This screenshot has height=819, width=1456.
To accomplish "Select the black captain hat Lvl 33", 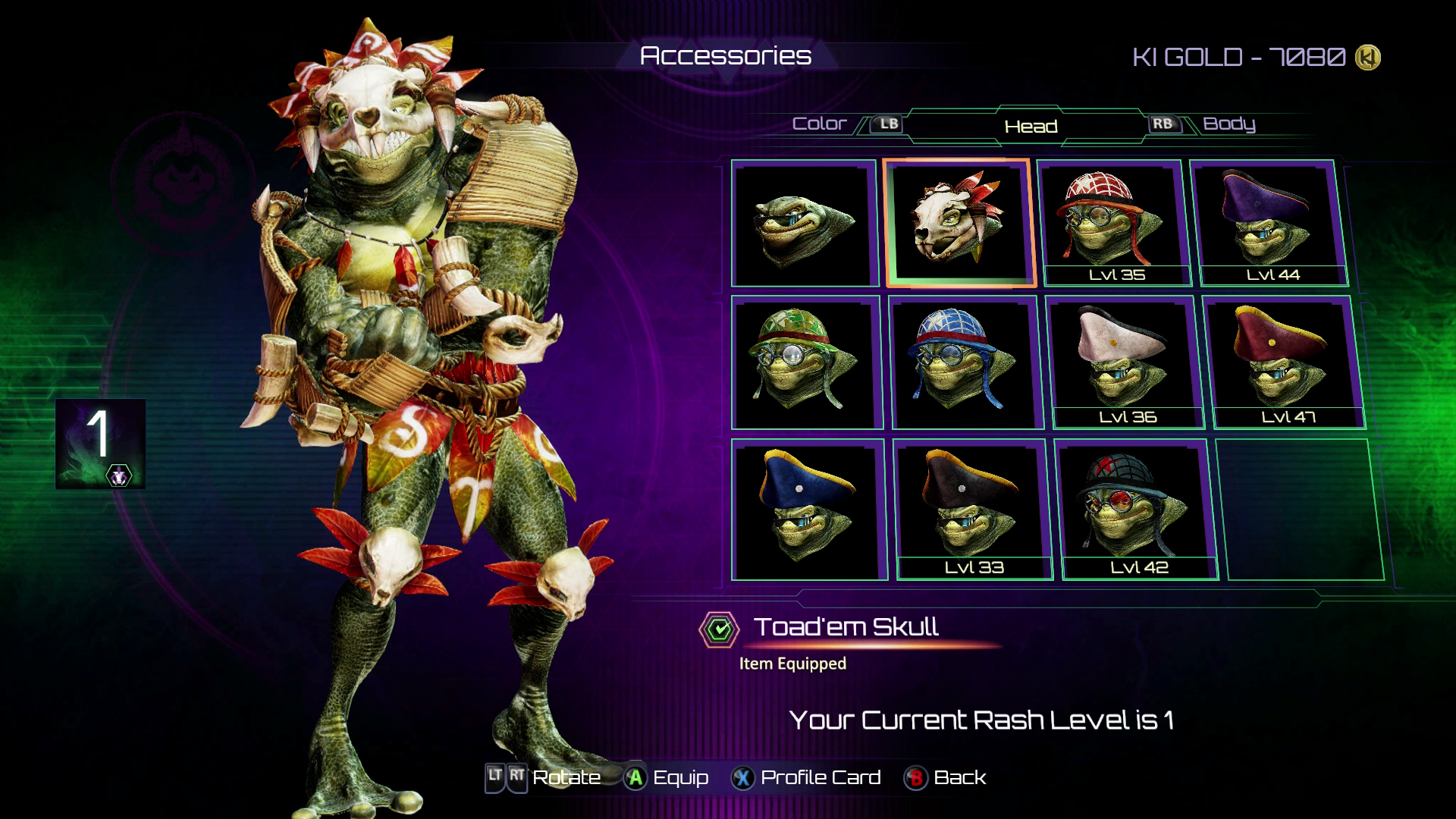I will [x=972, y=509].
